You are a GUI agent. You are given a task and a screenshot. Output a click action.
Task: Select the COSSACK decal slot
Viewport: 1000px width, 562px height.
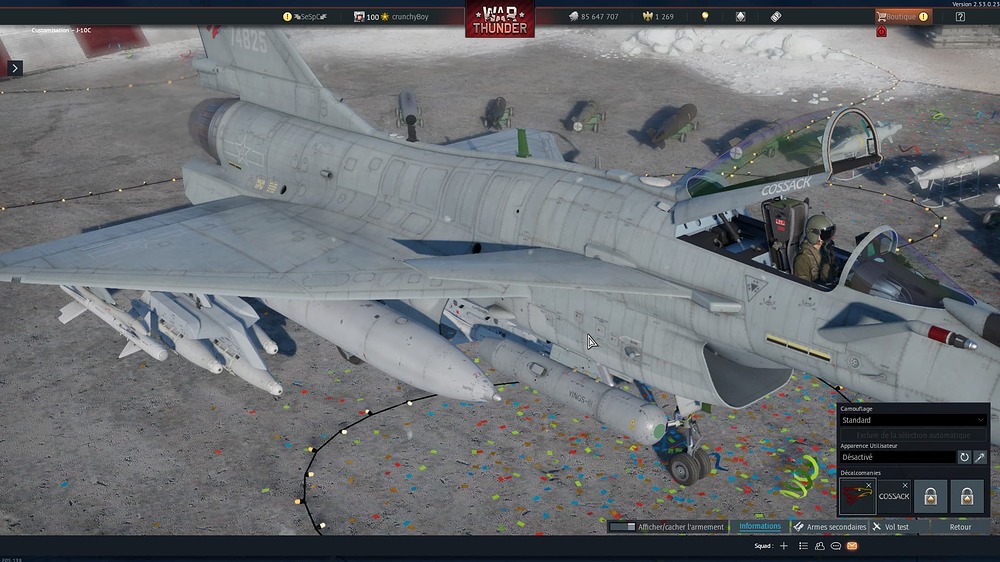[893, 497]
